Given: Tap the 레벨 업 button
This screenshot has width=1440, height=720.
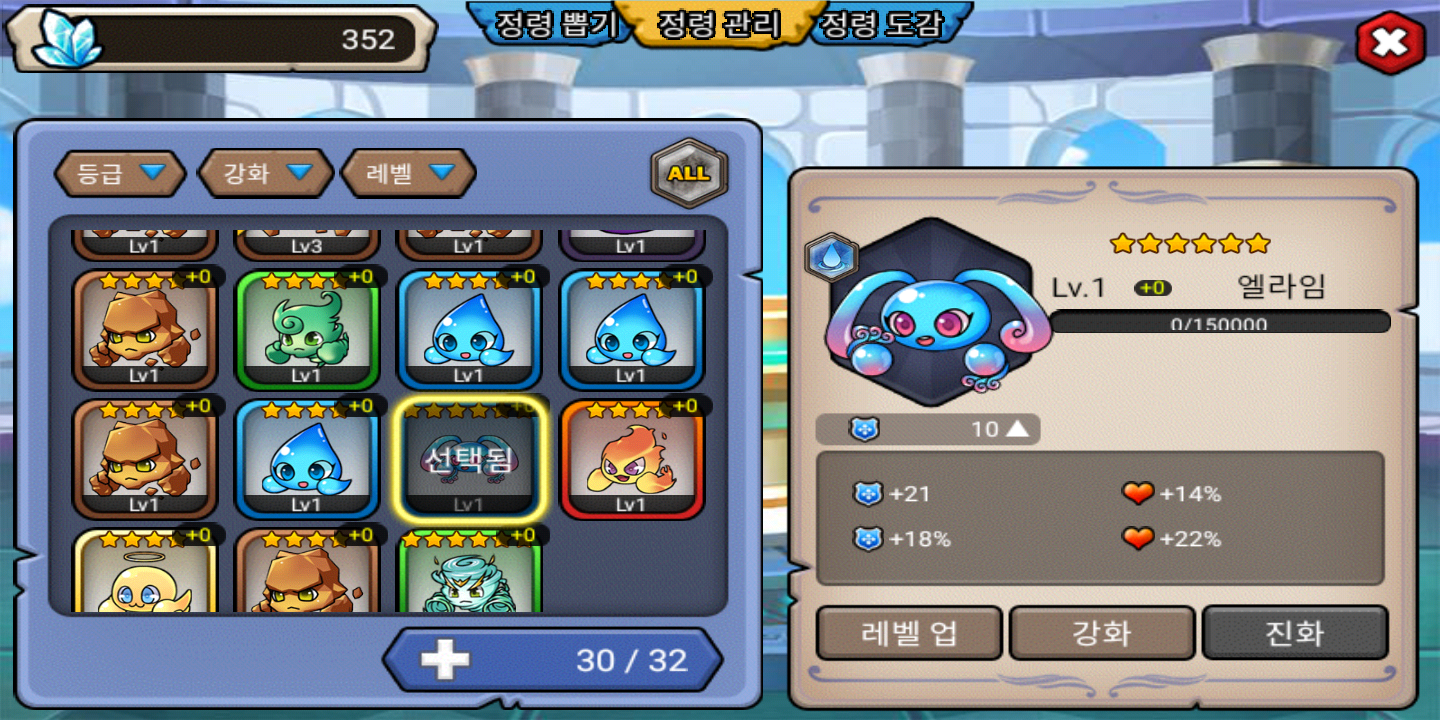Looking at the screenshot, I should [909, 633].
